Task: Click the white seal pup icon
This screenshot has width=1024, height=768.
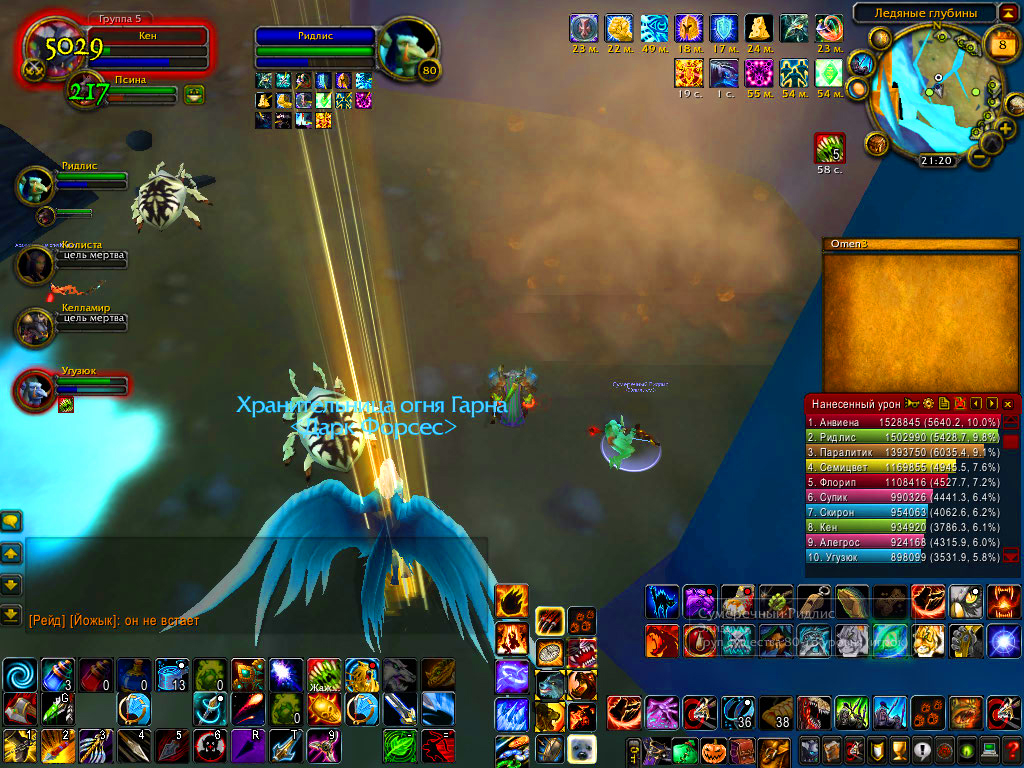Action: point(582,749)
